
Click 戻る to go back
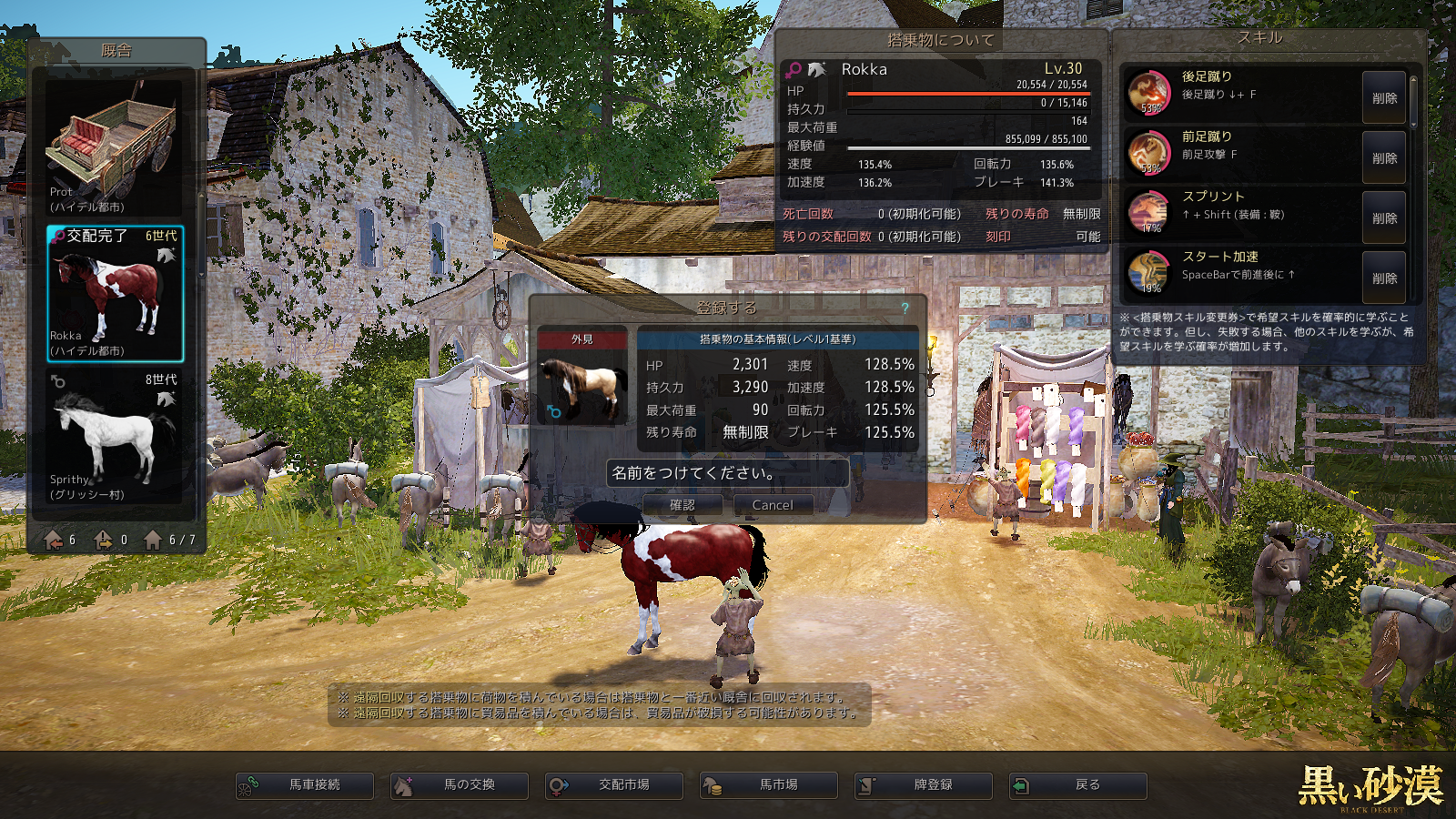point(1078,785)
